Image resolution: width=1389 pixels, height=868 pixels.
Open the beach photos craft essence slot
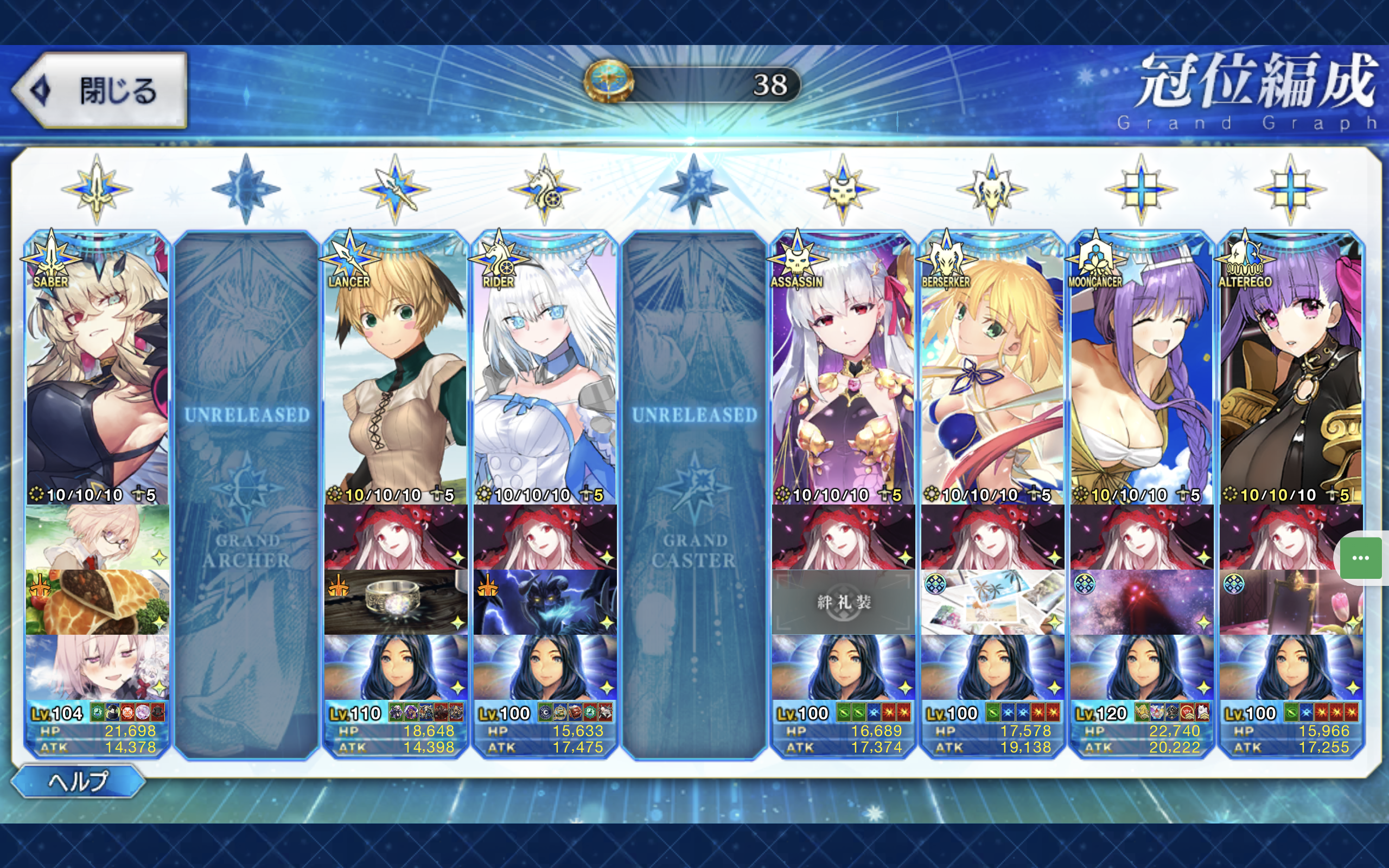[992, 602]
